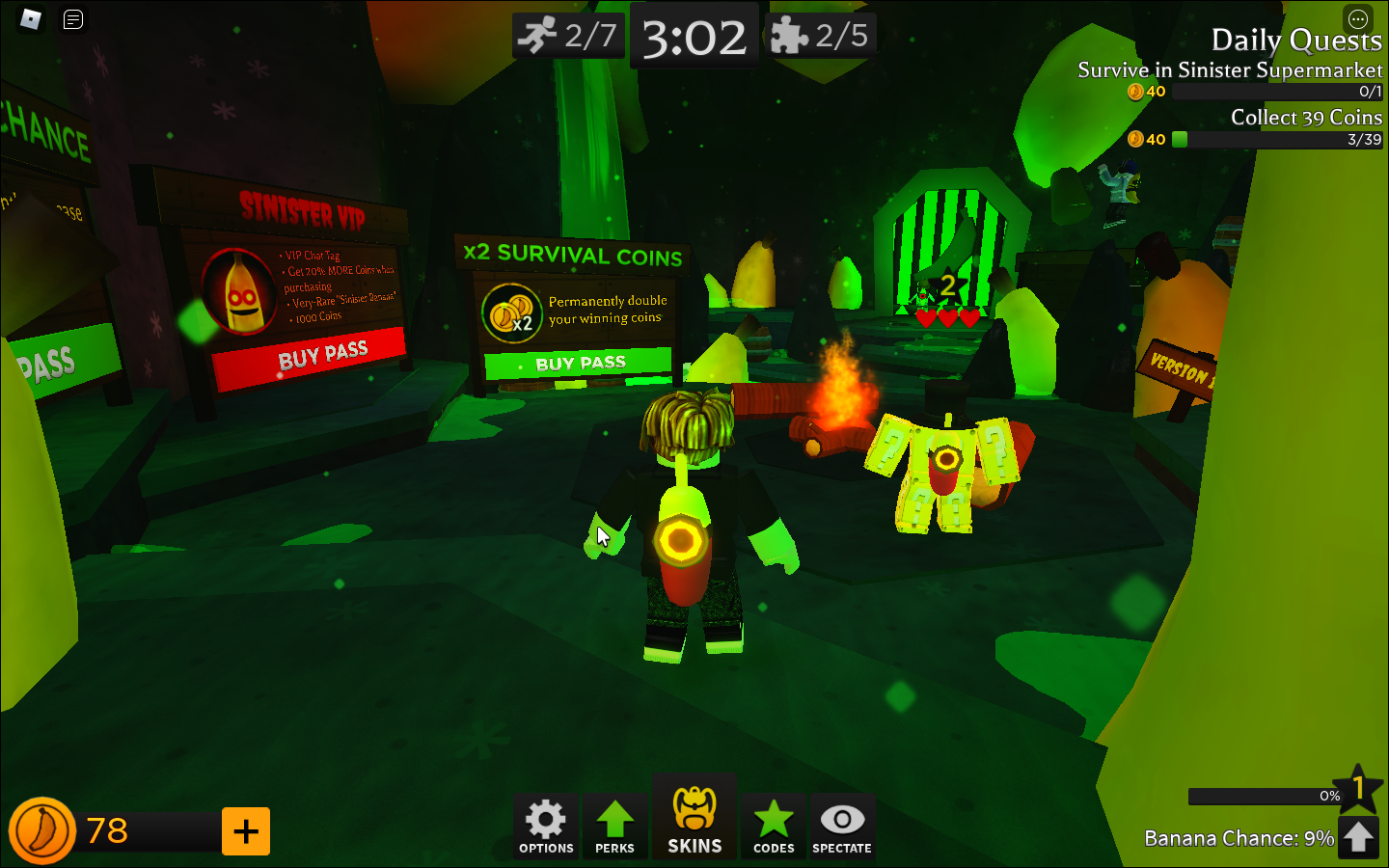Viewport: 1389px width, 868px height.
Task: Expand the Daily Quests panel
Action: [1296, 41]
